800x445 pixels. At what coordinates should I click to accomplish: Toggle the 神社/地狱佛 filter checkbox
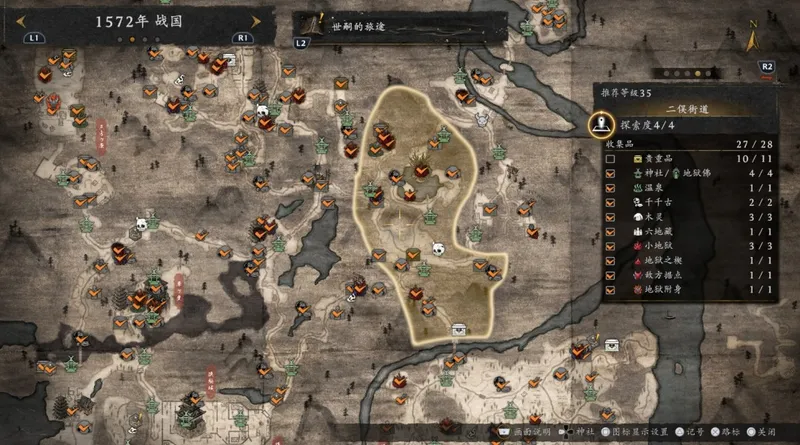click(610, 173)
